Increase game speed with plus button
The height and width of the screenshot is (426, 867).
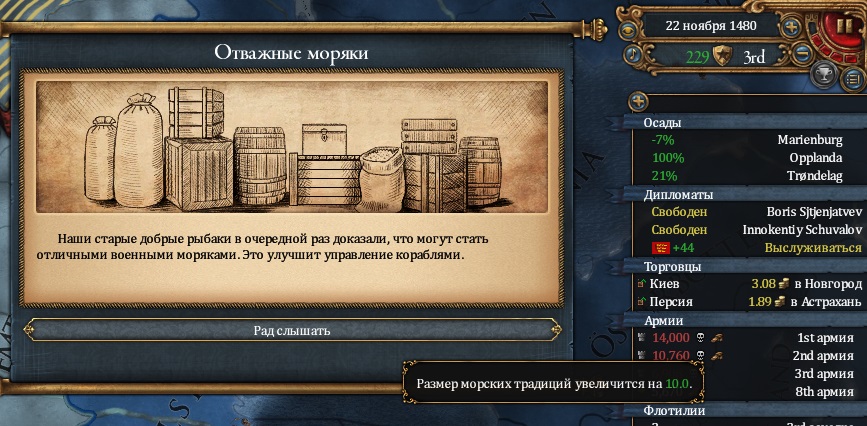click(x=791, y=26)
